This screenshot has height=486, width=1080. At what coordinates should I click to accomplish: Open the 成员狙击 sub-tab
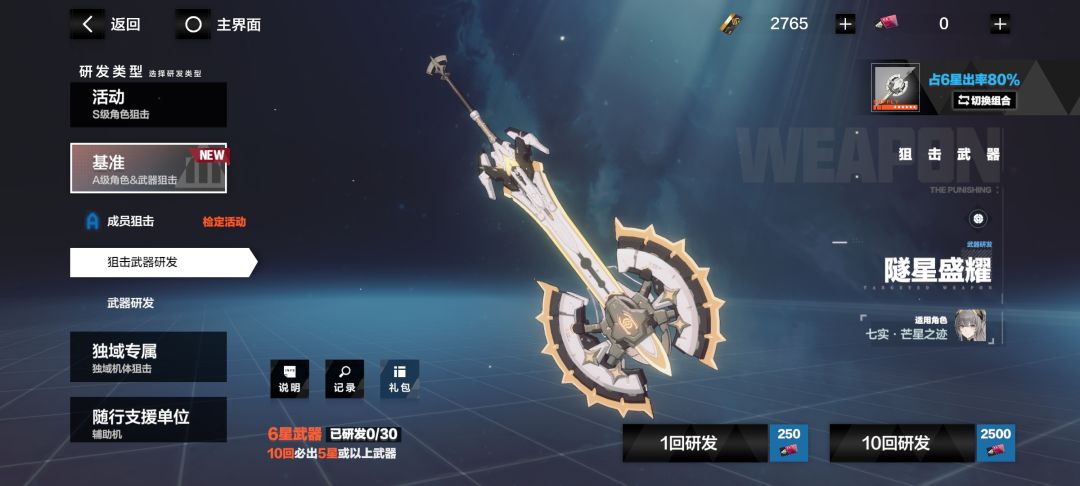131,221
